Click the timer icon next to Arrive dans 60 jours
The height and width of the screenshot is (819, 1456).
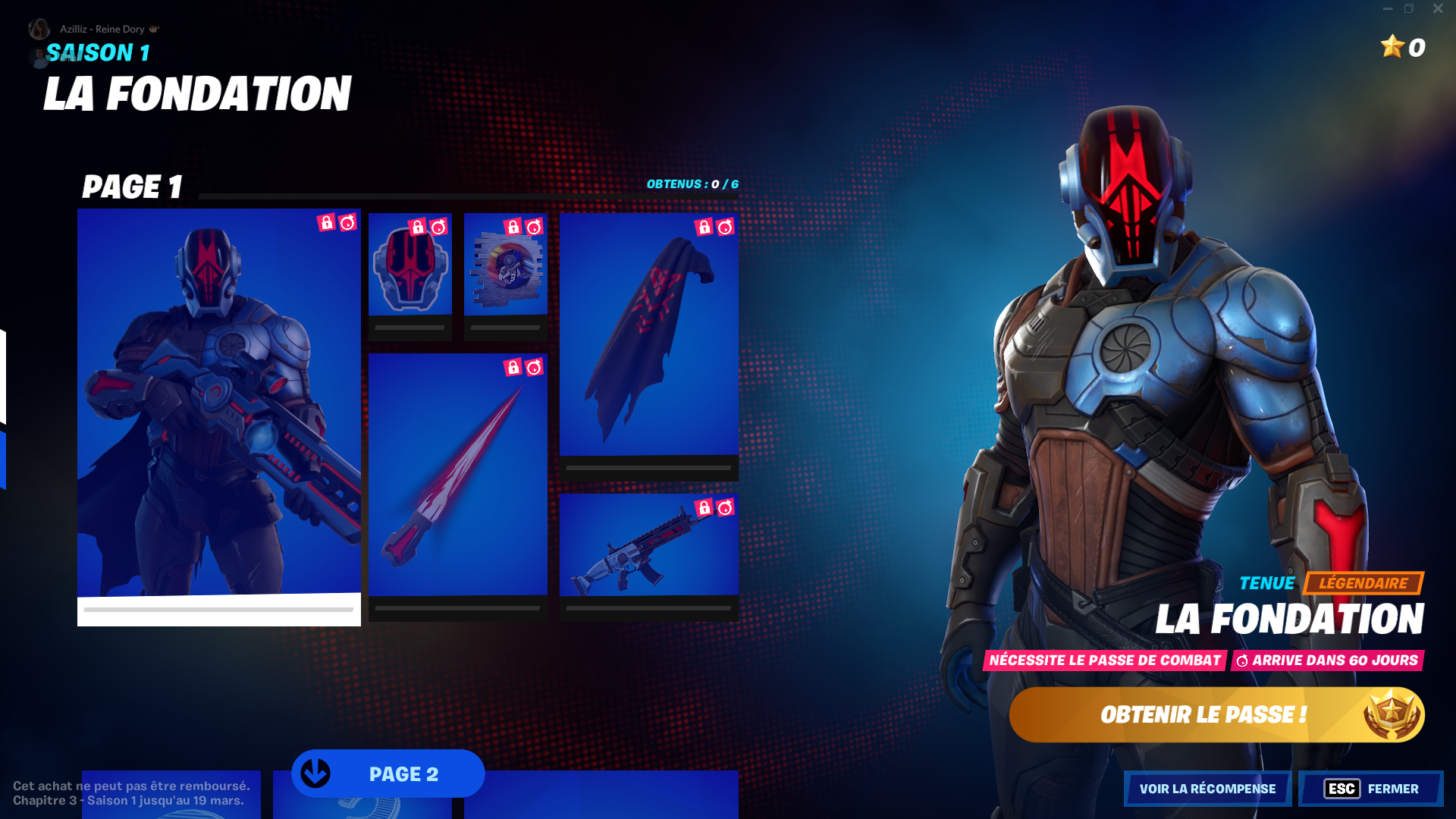pyautogui.click(x=1242, y=661)
